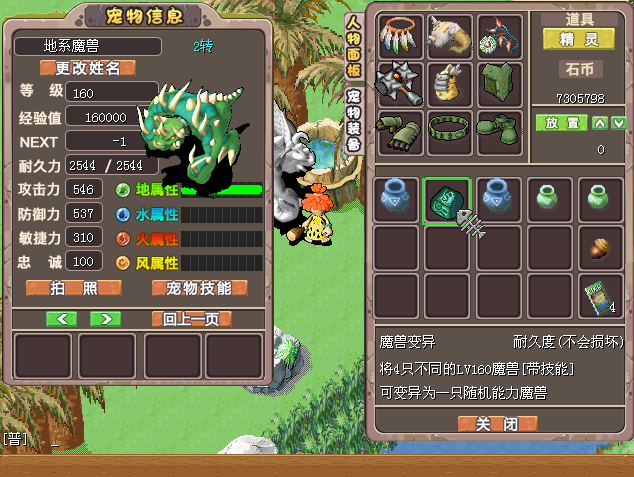Close the item panel with 关闭
The width and height of the screenshot is (634, 477).
496,424
